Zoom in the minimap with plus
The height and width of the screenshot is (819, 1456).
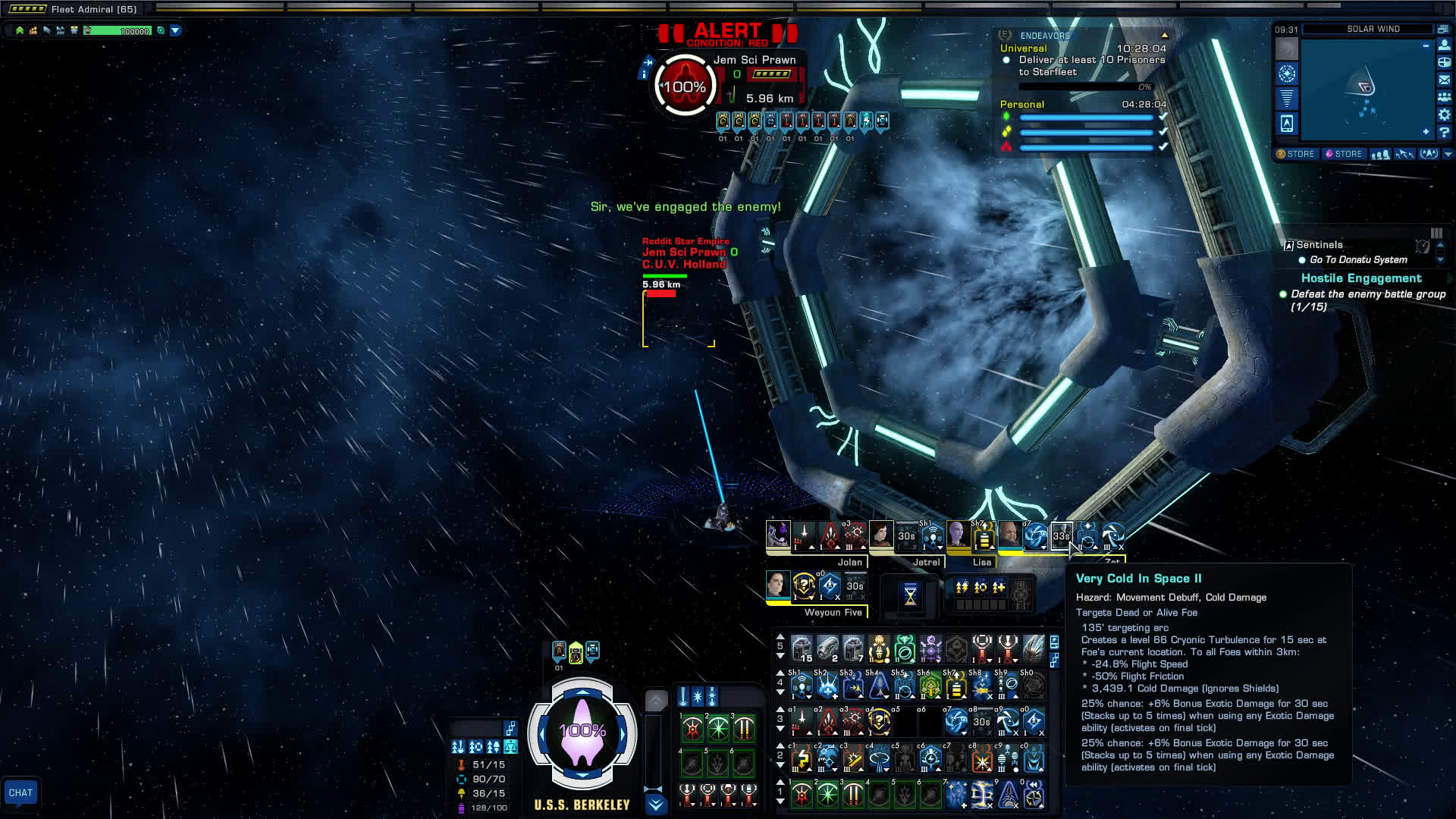tap(1426, 132)
